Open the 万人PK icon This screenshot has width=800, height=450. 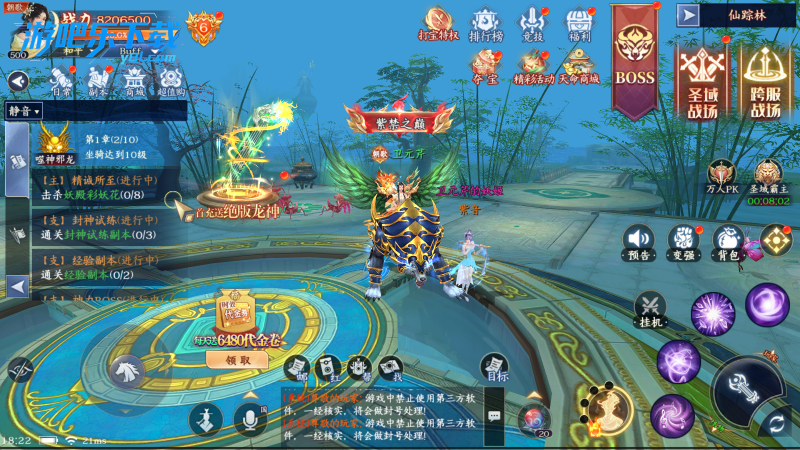point(723,175)
